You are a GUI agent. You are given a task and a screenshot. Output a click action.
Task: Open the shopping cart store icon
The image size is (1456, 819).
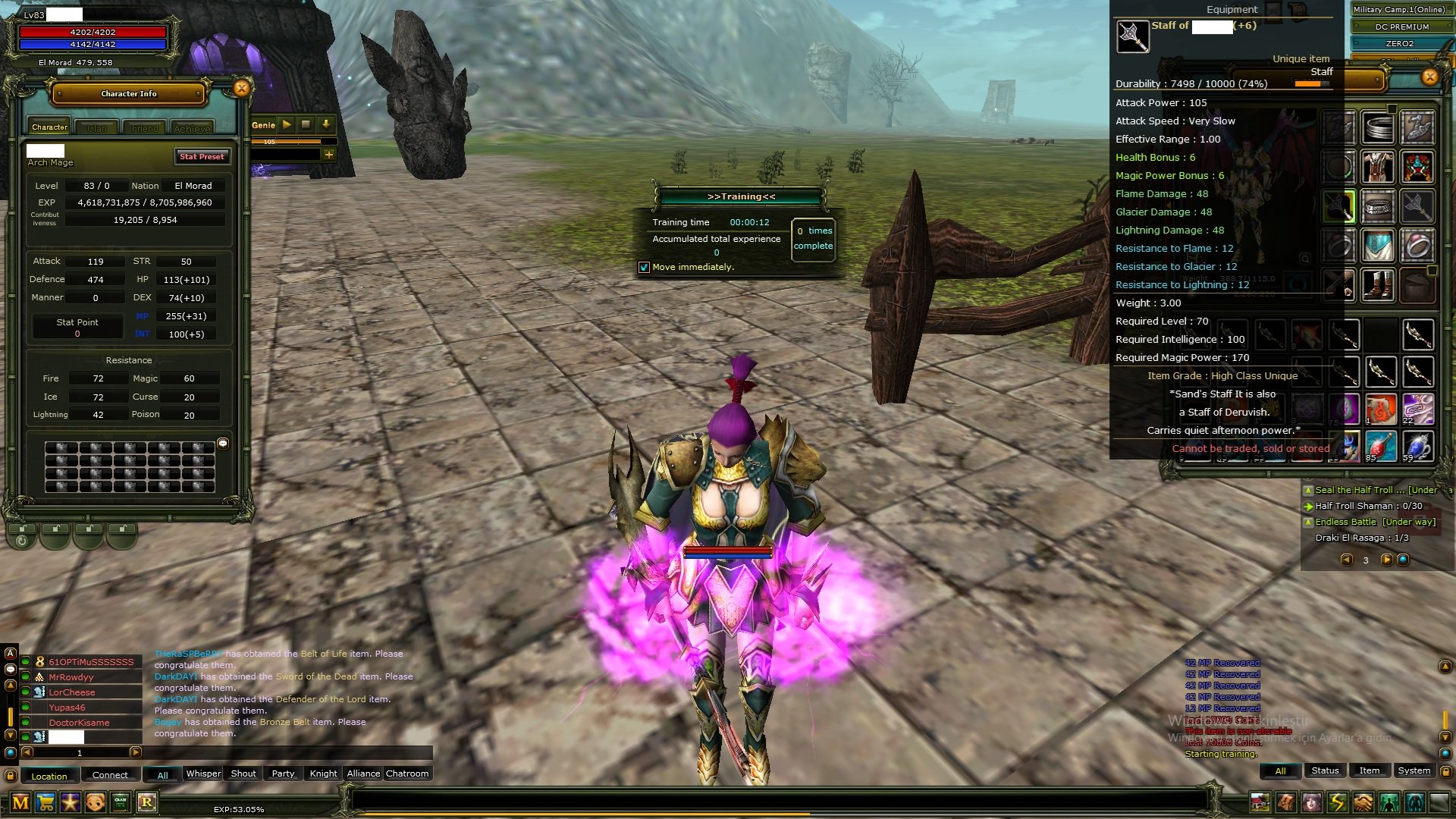pyautogui.click(x=45, y=802)
